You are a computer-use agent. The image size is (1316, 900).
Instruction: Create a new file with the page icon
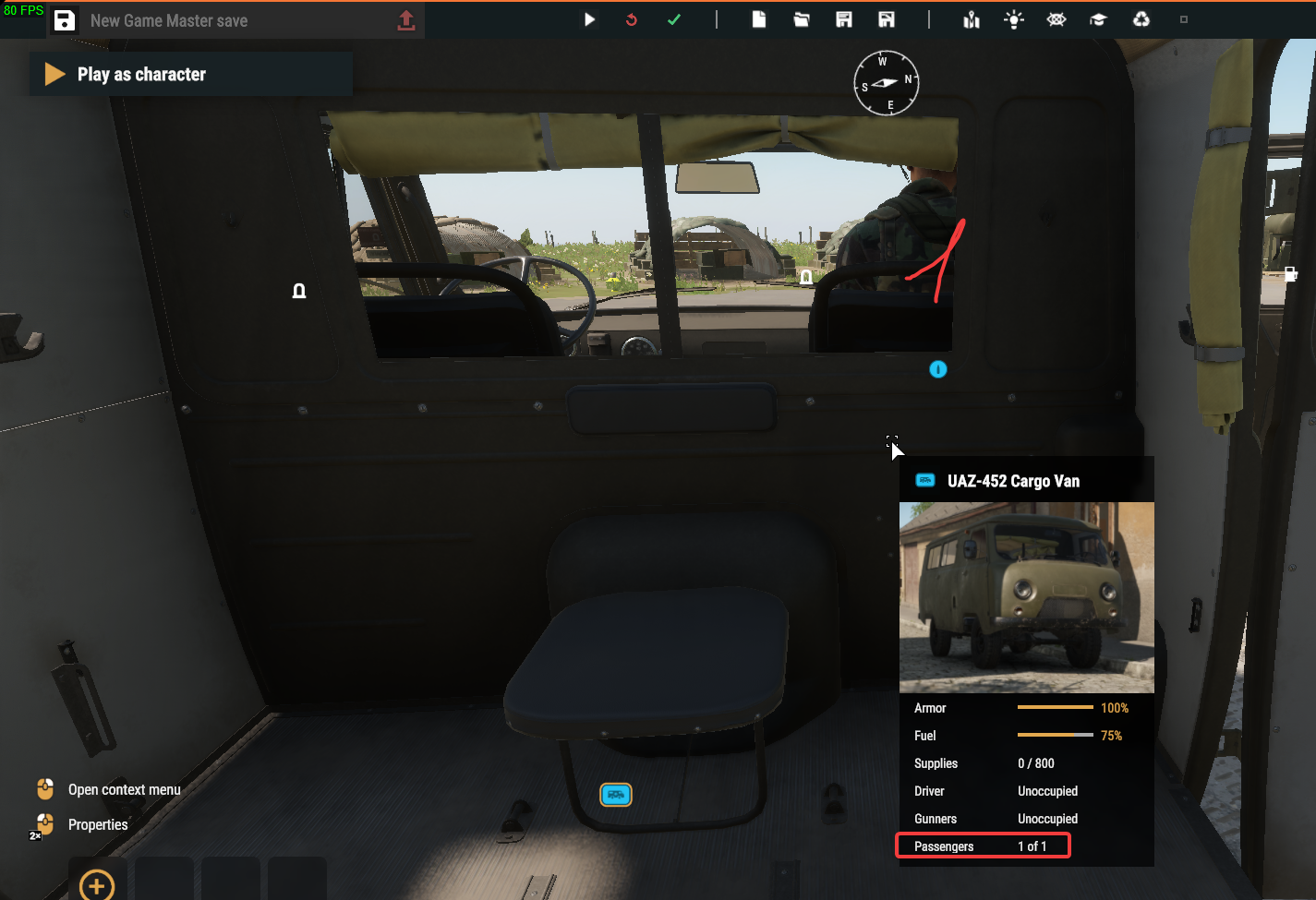tap(759, 19)
